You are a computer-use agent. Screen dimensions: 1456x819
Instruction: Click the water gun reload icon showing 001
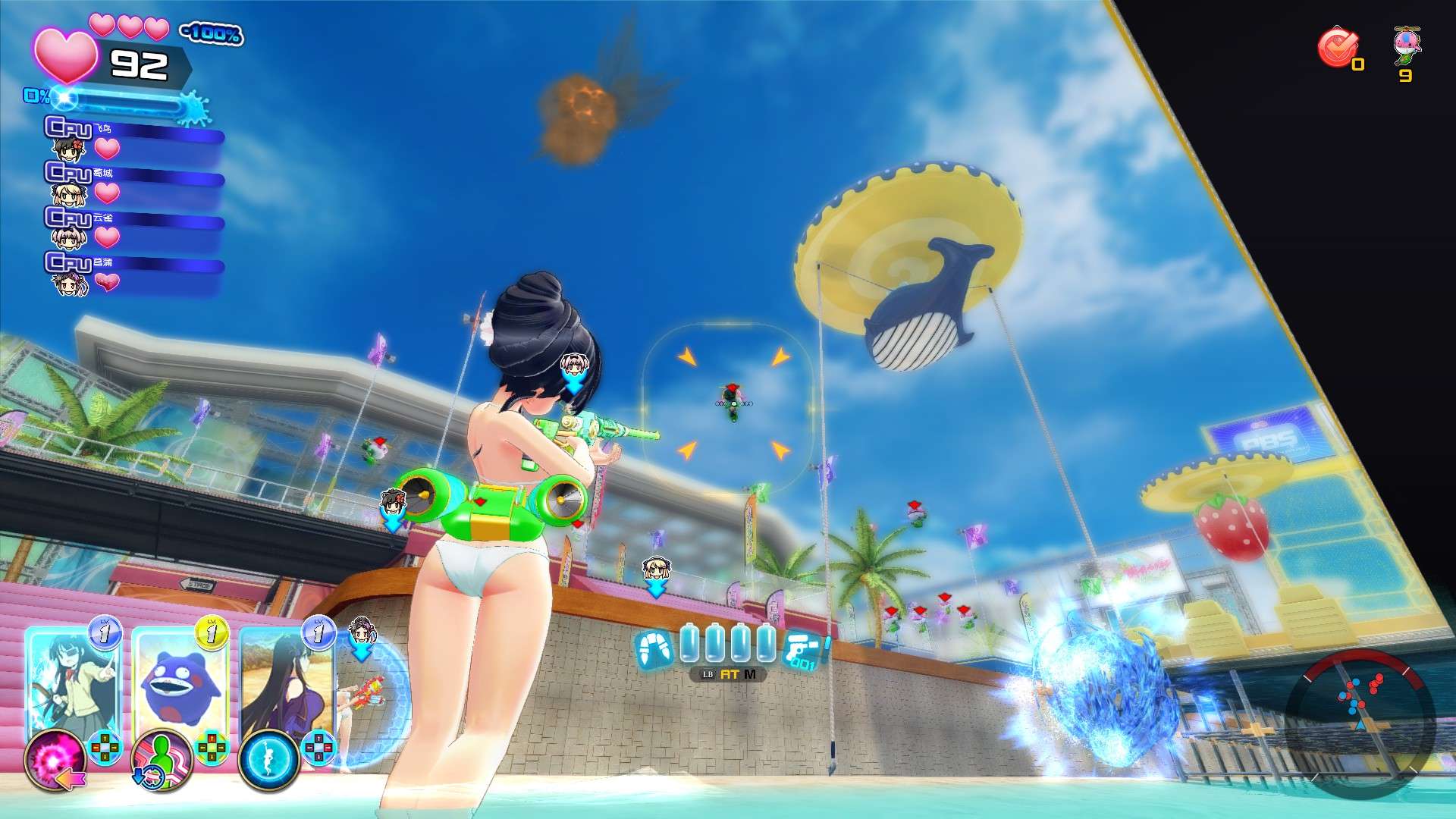802,650
